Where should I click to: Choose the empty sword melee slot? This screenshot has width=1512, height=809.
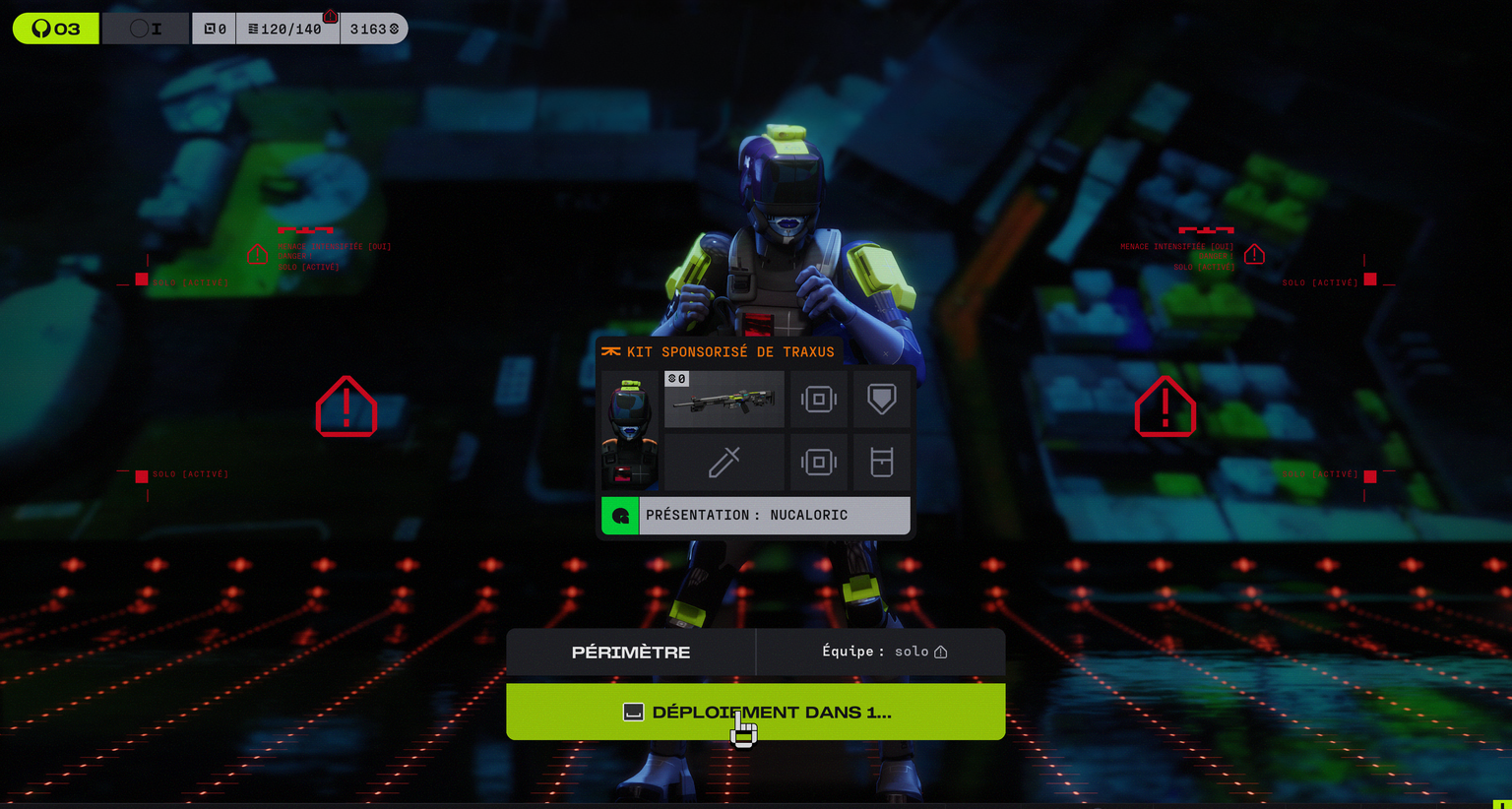[x=724, y=463]
